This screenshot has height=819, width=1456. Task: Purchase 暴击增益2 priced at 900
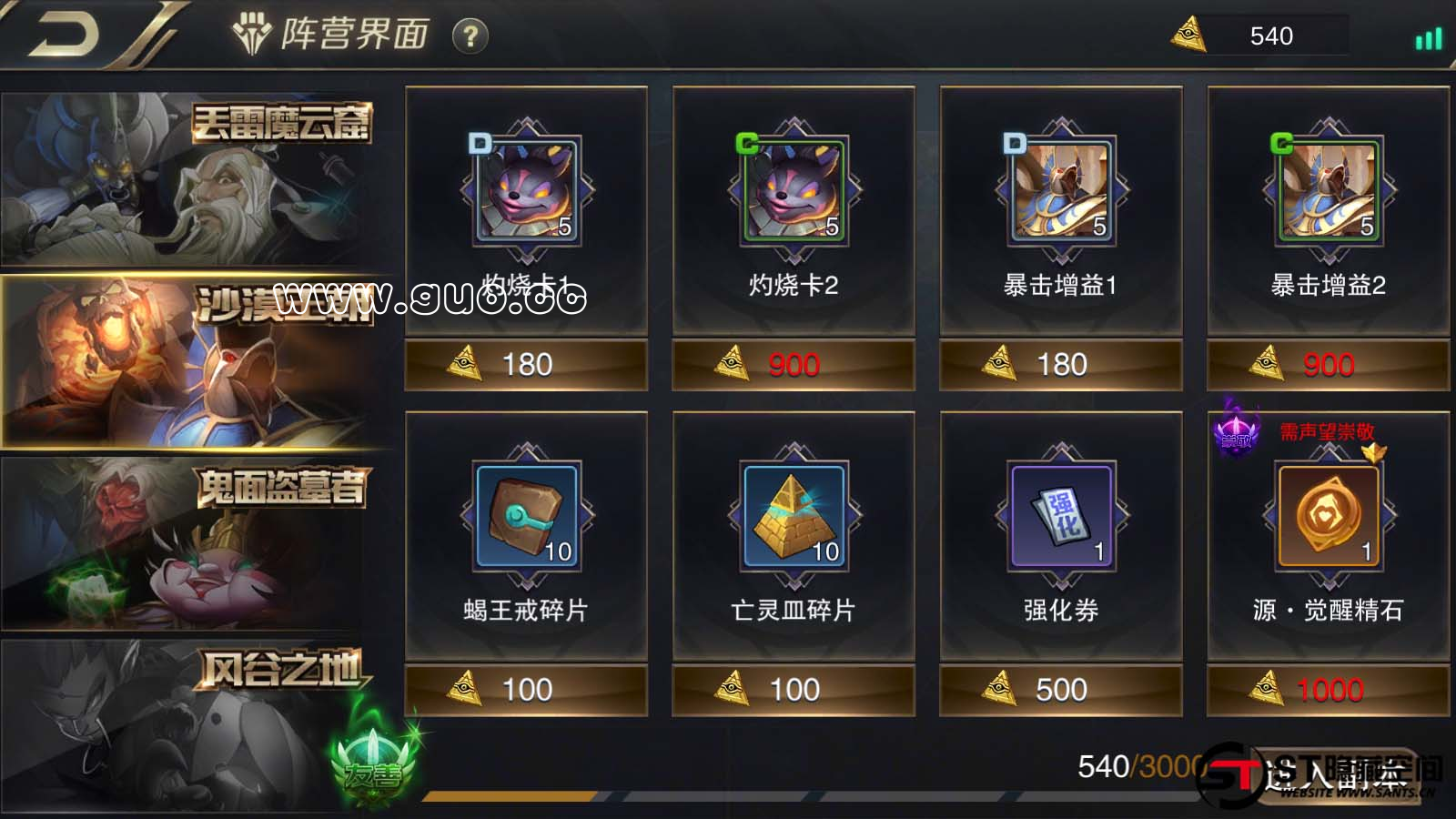pos(1327,364)
